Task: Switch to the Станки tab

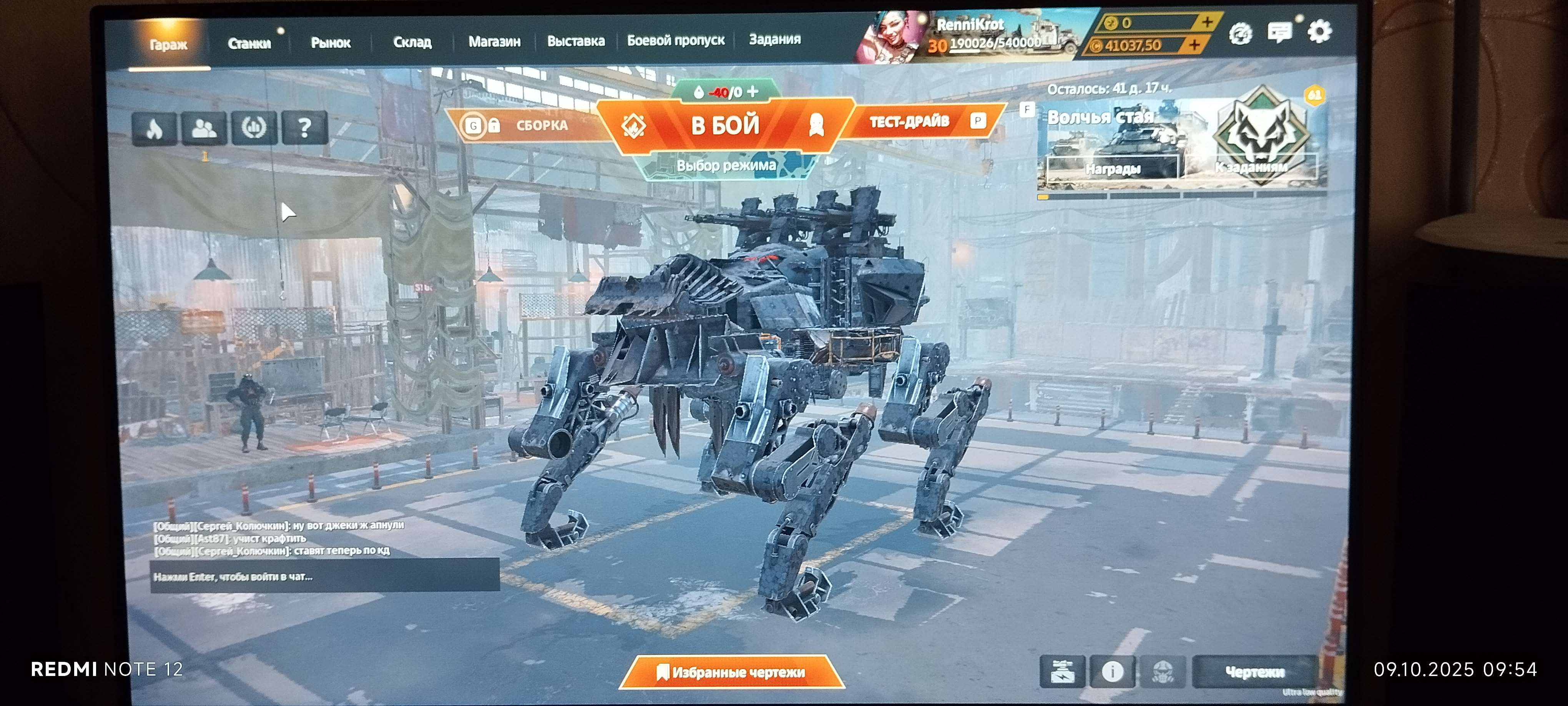Action: pos(249,43)
